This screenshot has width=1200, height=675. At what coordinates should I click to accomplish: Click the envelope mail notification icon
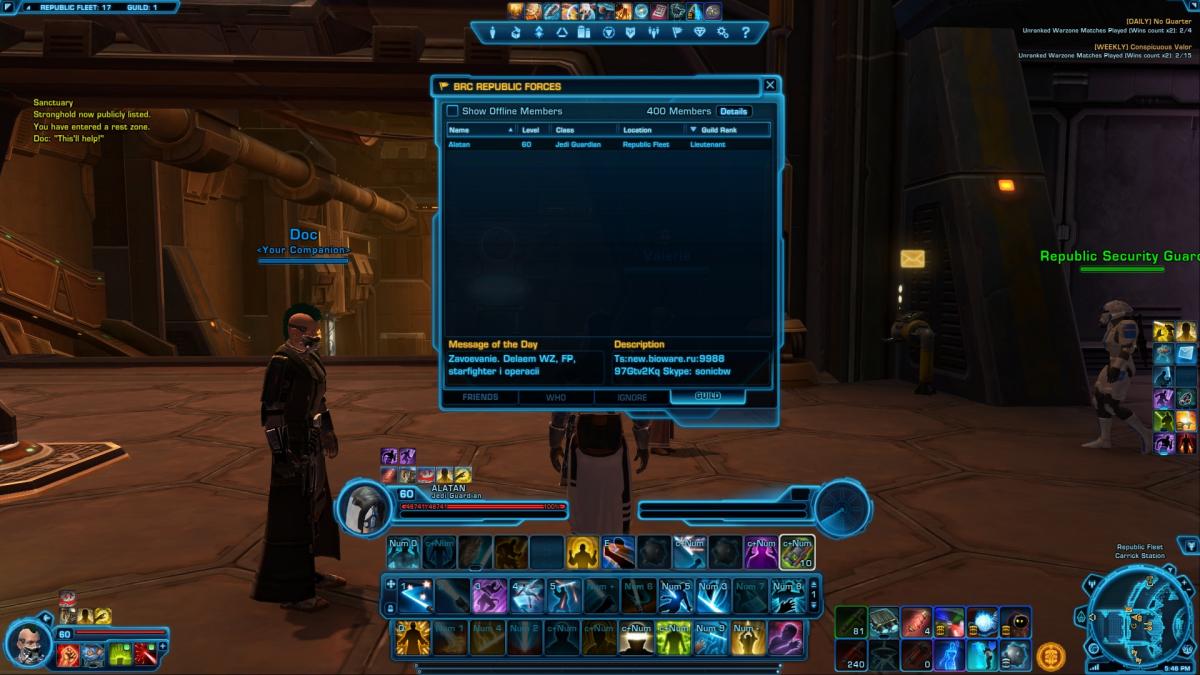coord(912,259)
